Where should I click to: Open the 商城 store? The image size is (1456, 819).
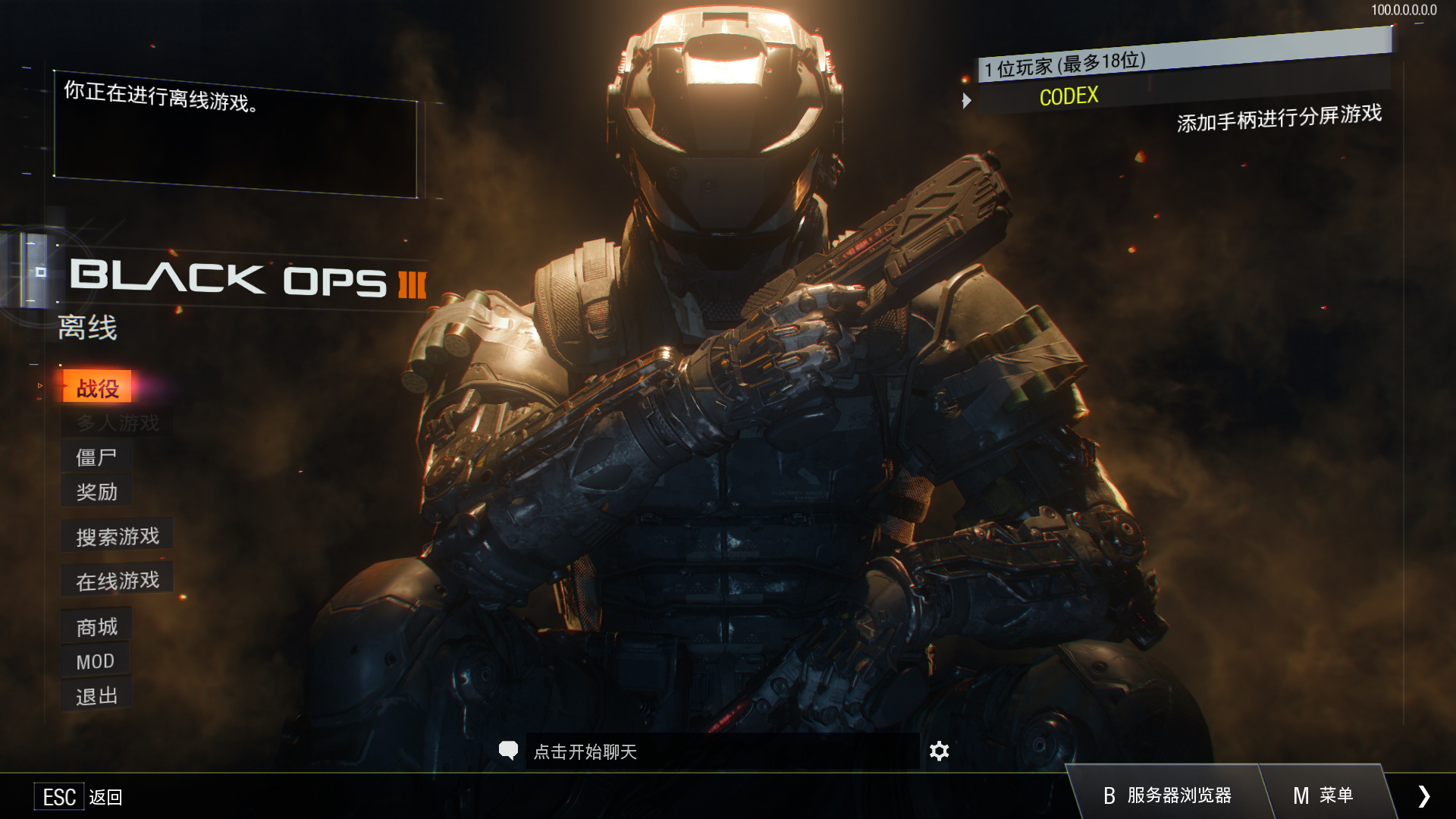point(96,627)
